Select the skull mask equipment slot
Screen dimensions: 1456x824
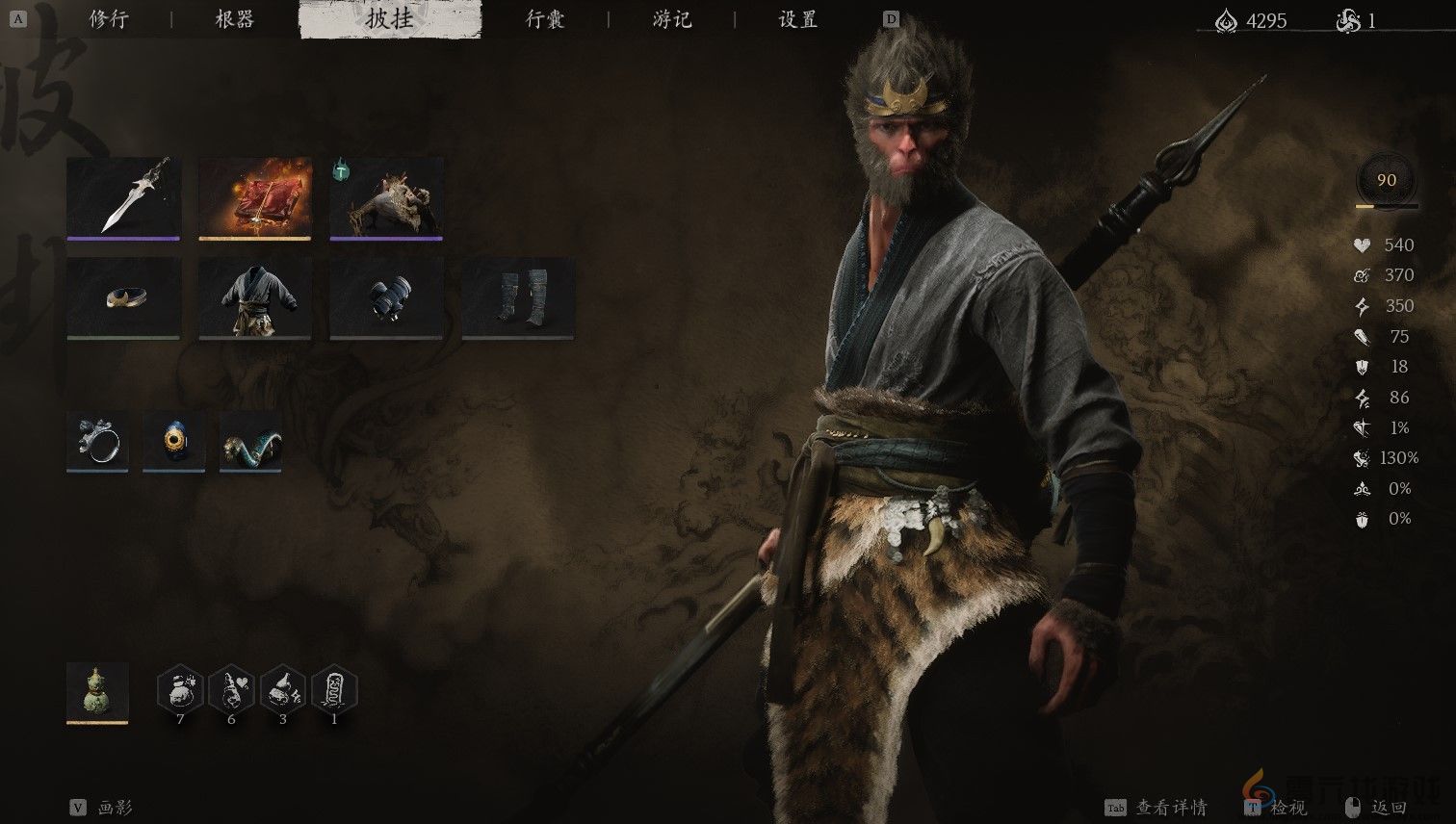click(x=386, y=197)
